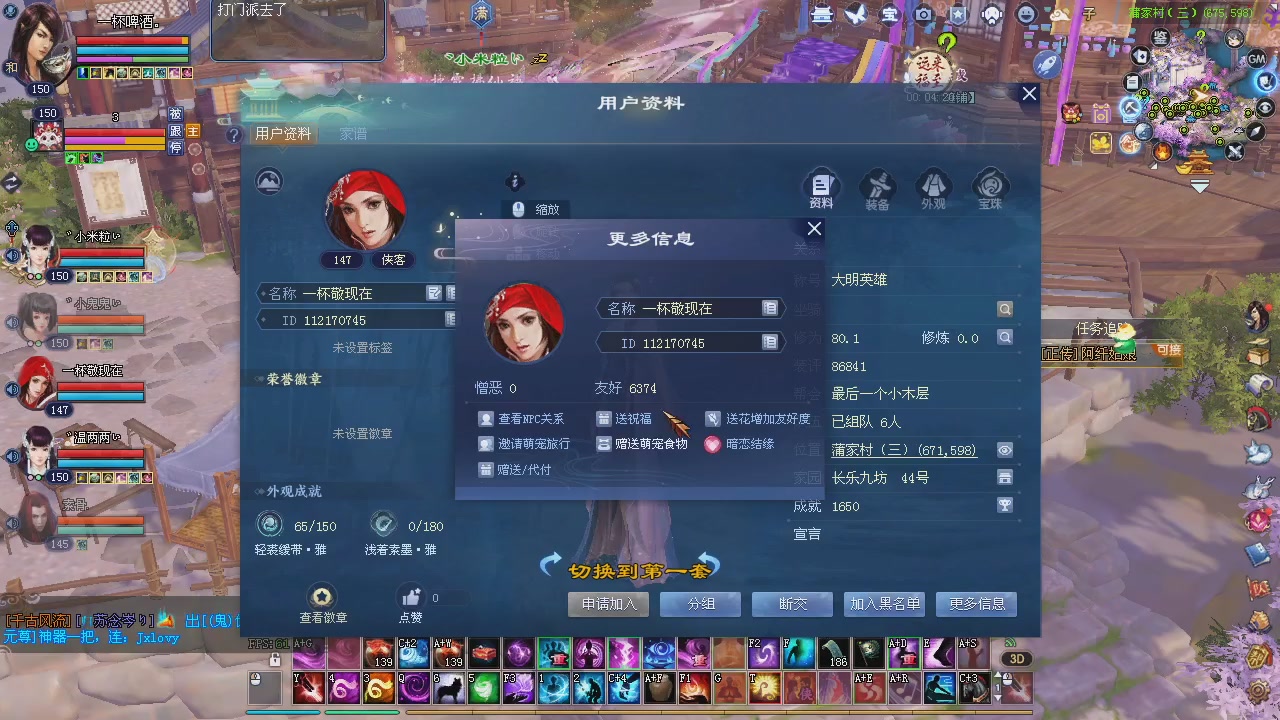
Task: Click the 申请加入 button
Action: 607,604
